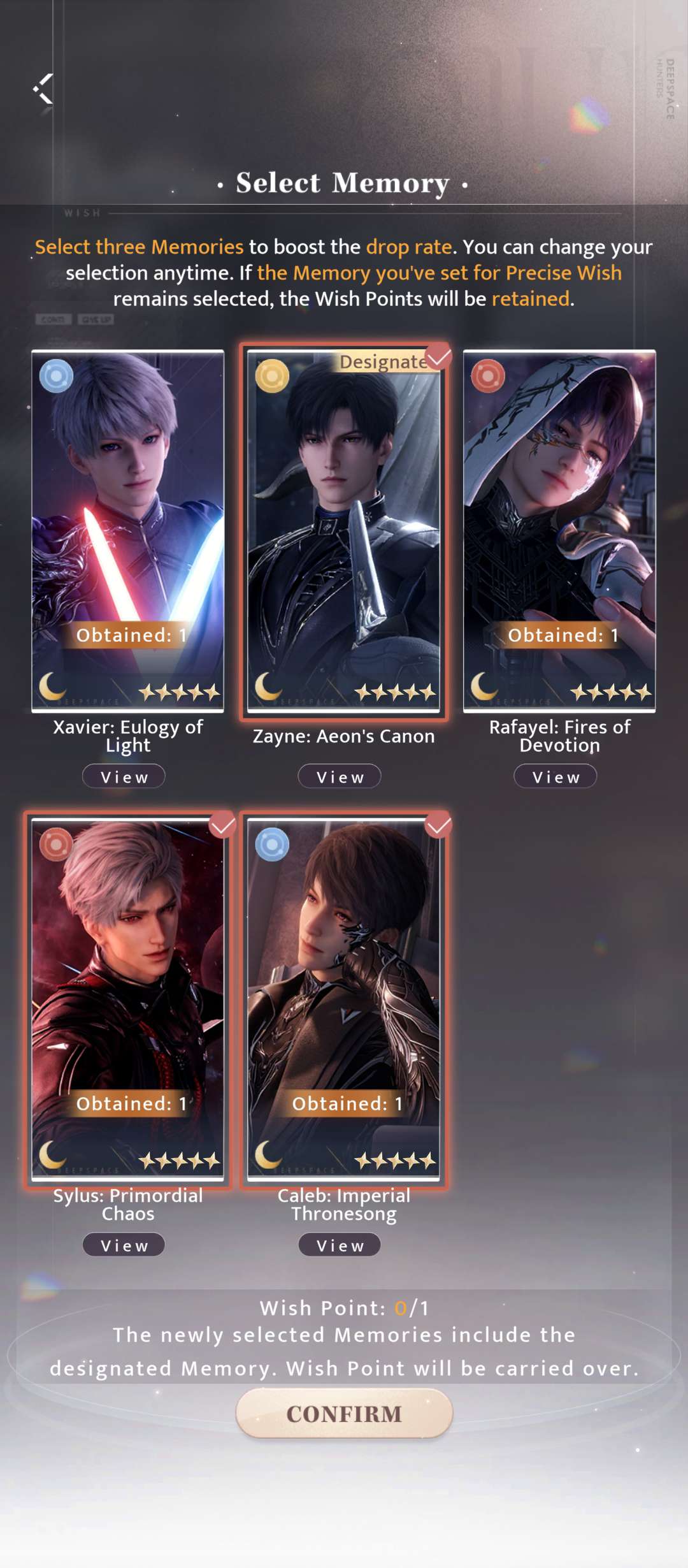The width and height of the screenshot is (688, 1568).
Task: View Caleb: Imperial Thronesong memory details
Action: (340, 1245)
